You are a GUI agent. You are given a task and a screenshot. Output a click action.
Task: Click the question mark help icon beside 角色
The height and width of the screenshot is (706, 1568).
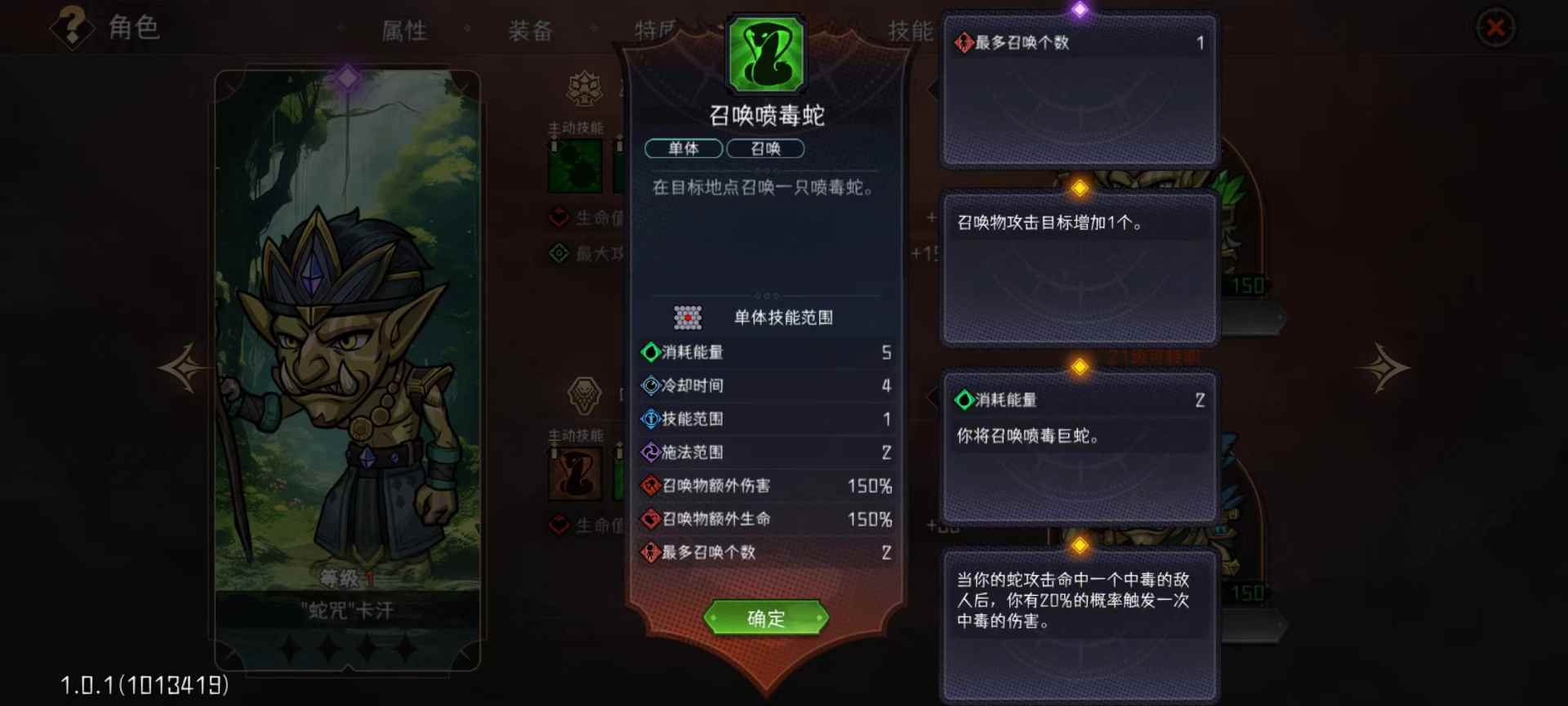73,29
